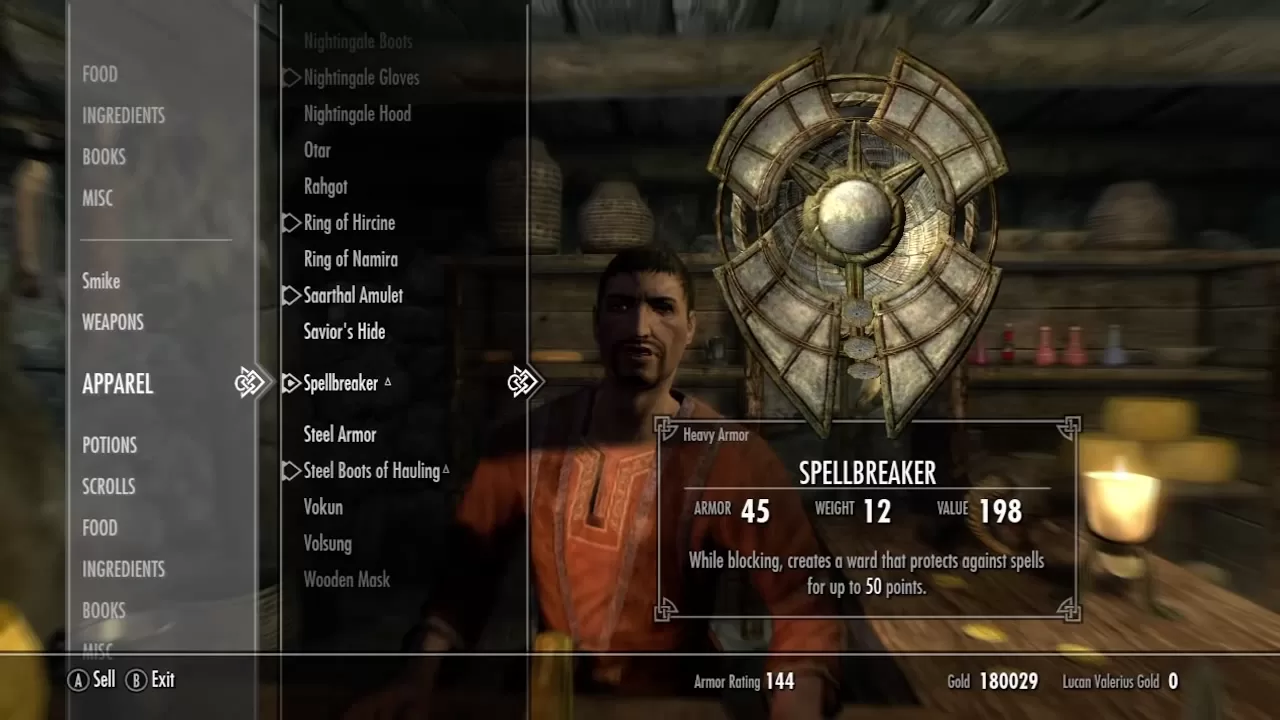Select the Saarthal Amulet item

click(353, 295)
